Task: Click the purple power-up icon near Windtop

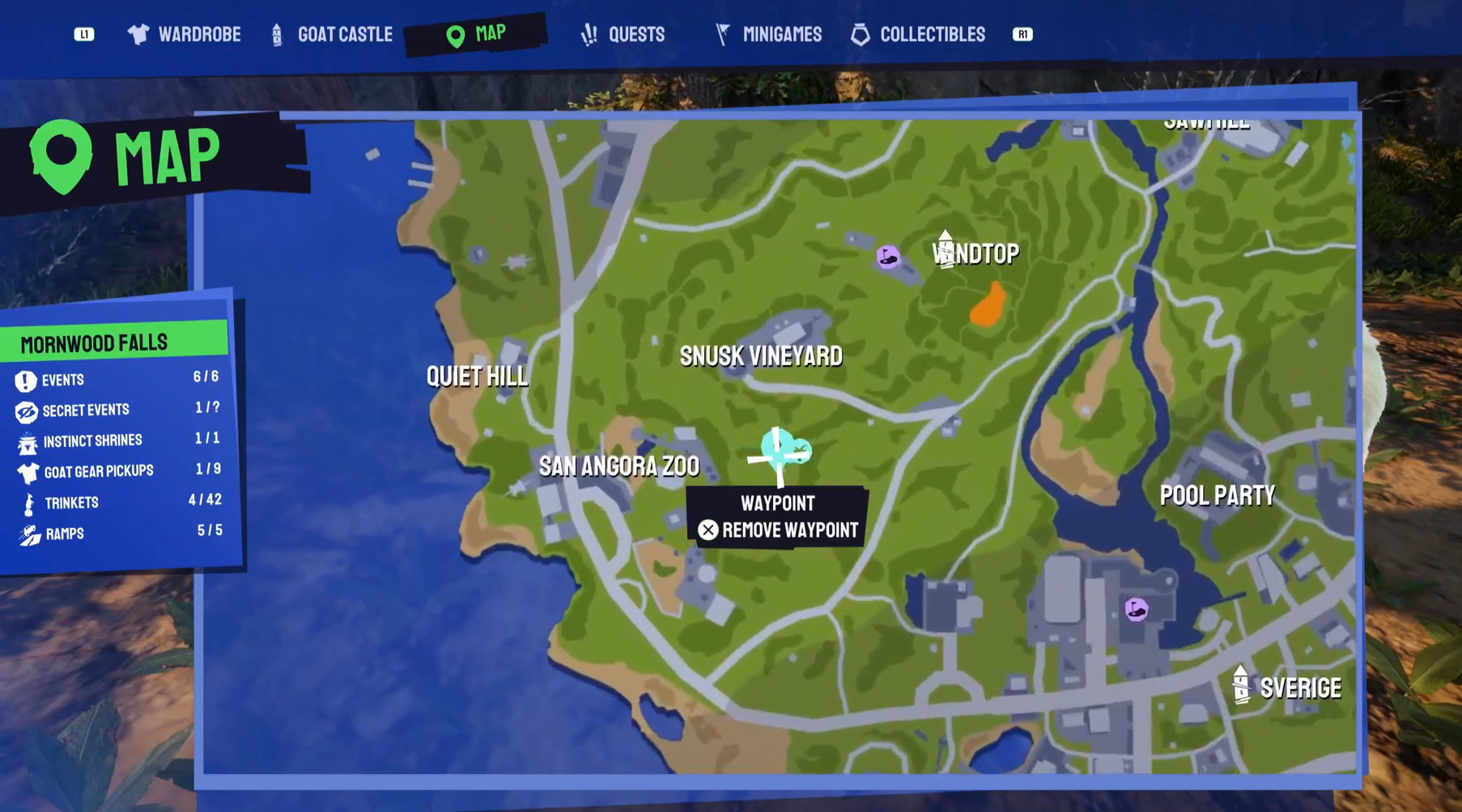Action: [x=888, y=255]
